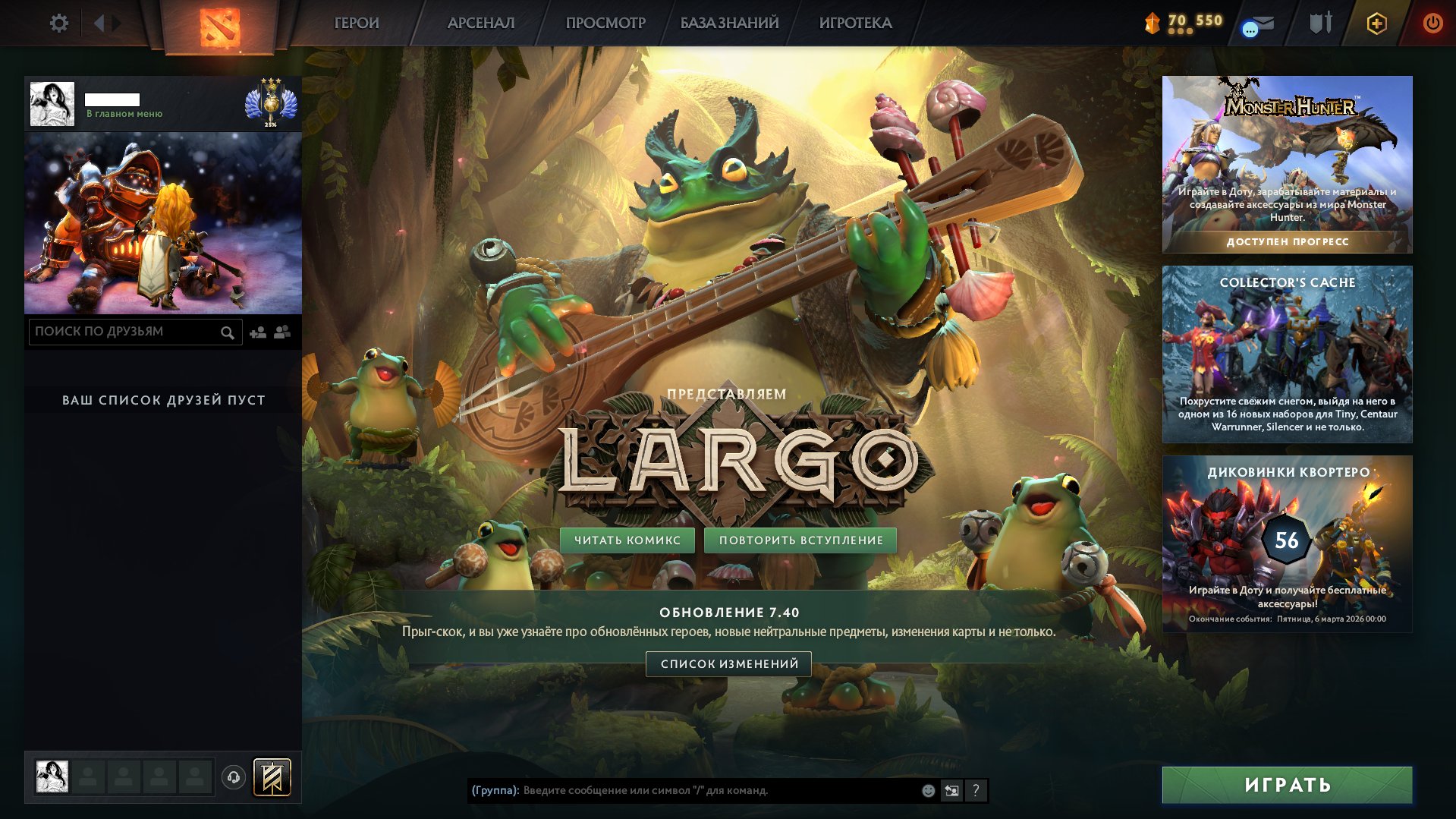The image size is (1456, 819).
Task: Switch to the ГЕРОИ tab
Action: point(355,23)
